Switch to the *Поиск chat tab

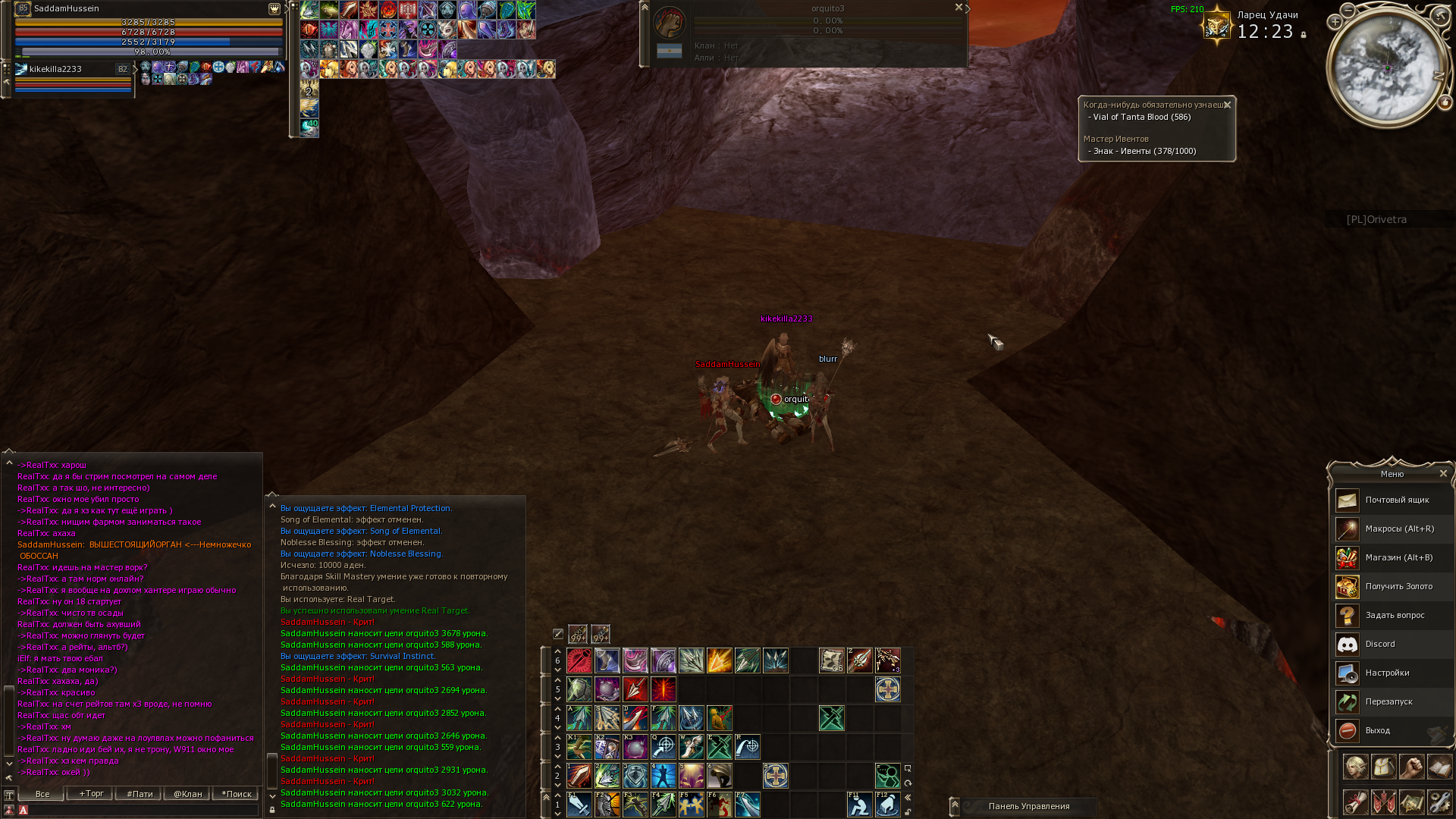[x=236, y=794]
